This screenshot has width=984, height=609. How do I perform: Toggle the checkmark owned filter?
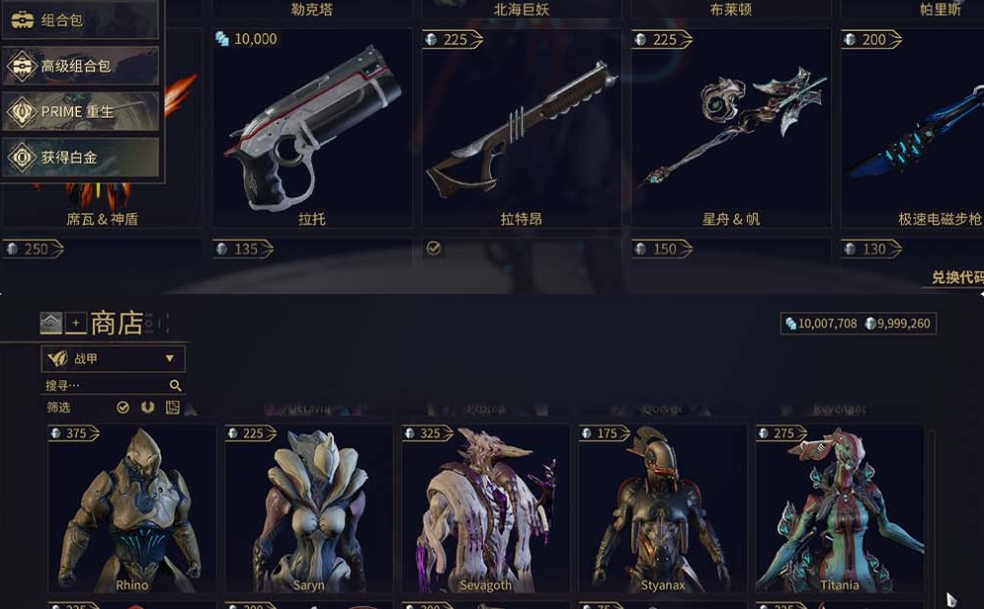tap(123, 407)
